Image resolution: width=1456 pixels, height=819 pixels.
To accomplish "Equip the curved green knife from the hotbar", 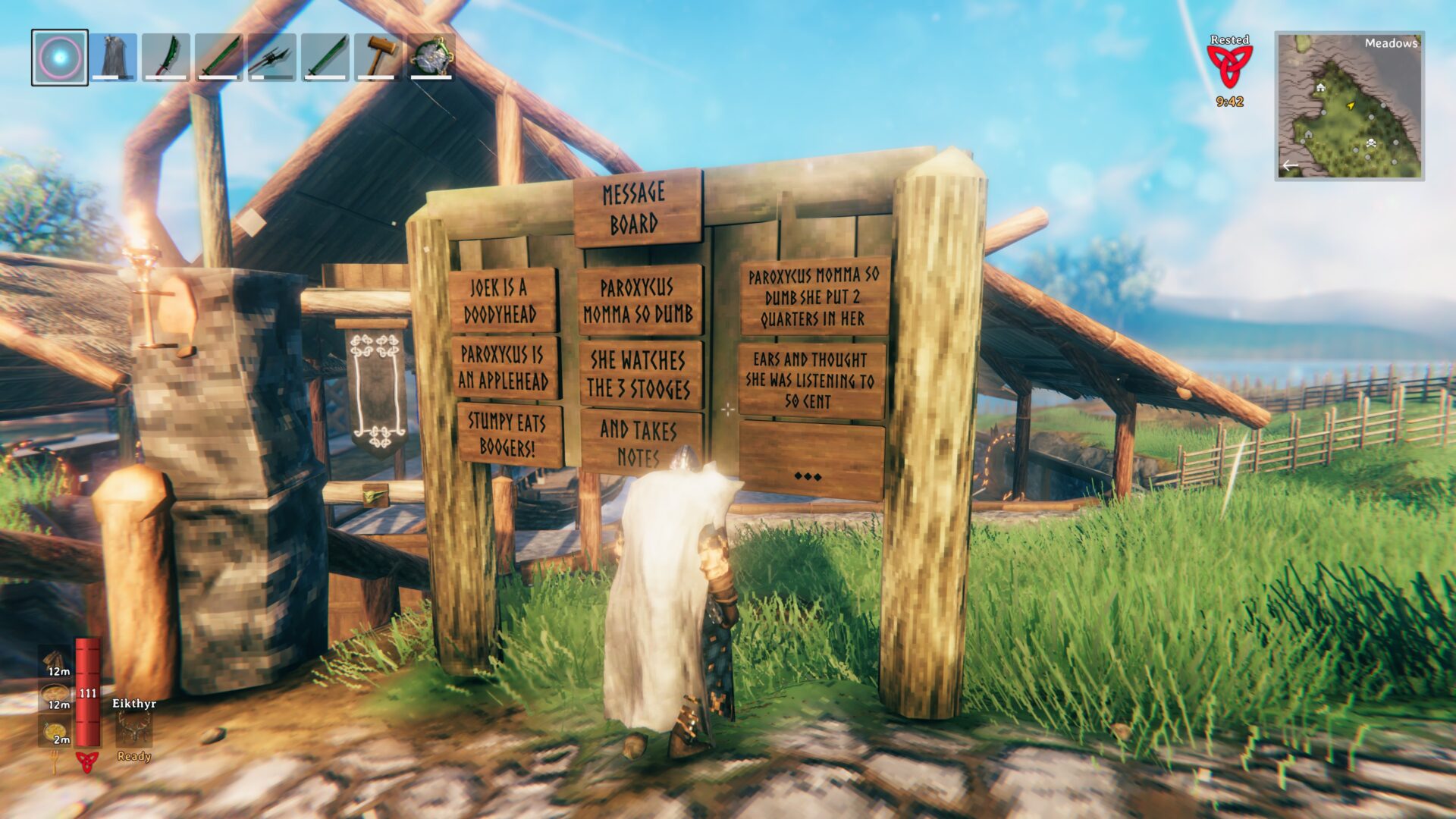I will (166, 57).
